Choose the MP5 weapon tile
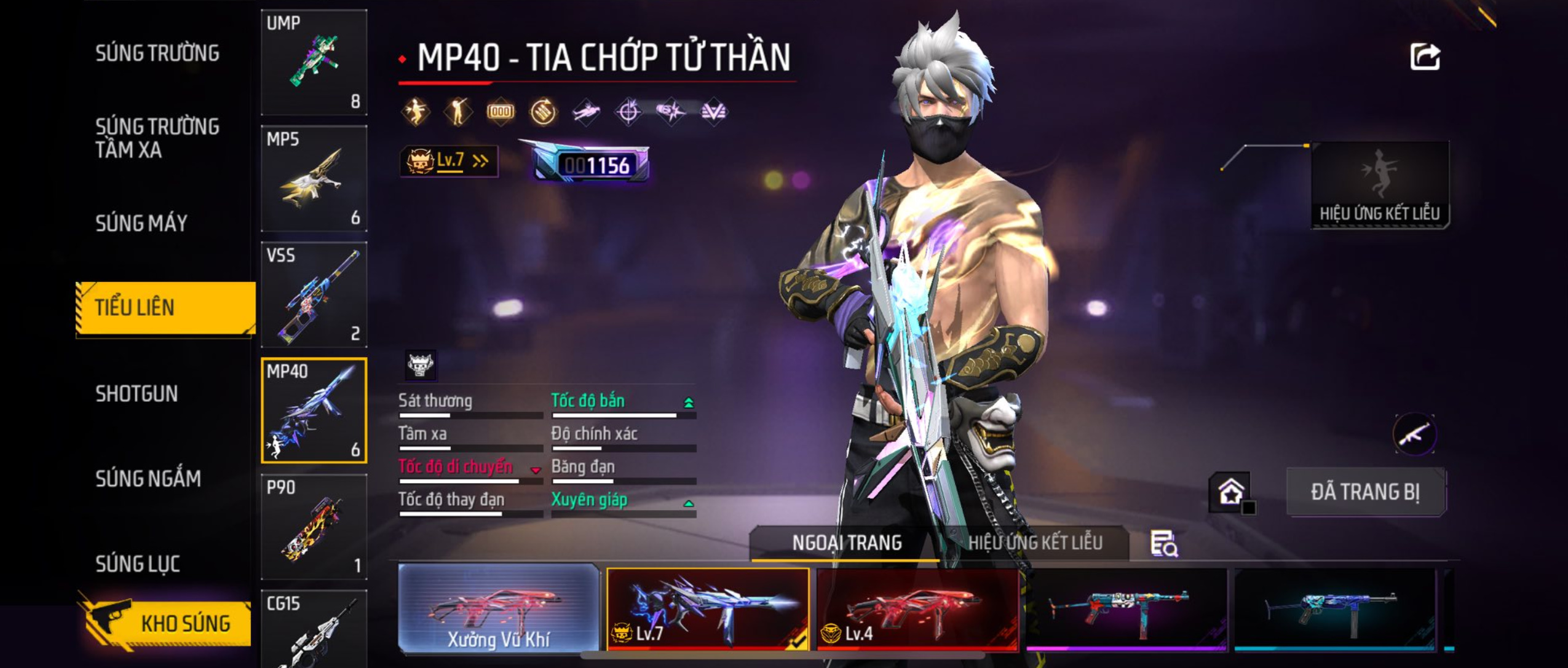Image resolution: width=1568 pixels, height=668 pixels. (314, 178)
